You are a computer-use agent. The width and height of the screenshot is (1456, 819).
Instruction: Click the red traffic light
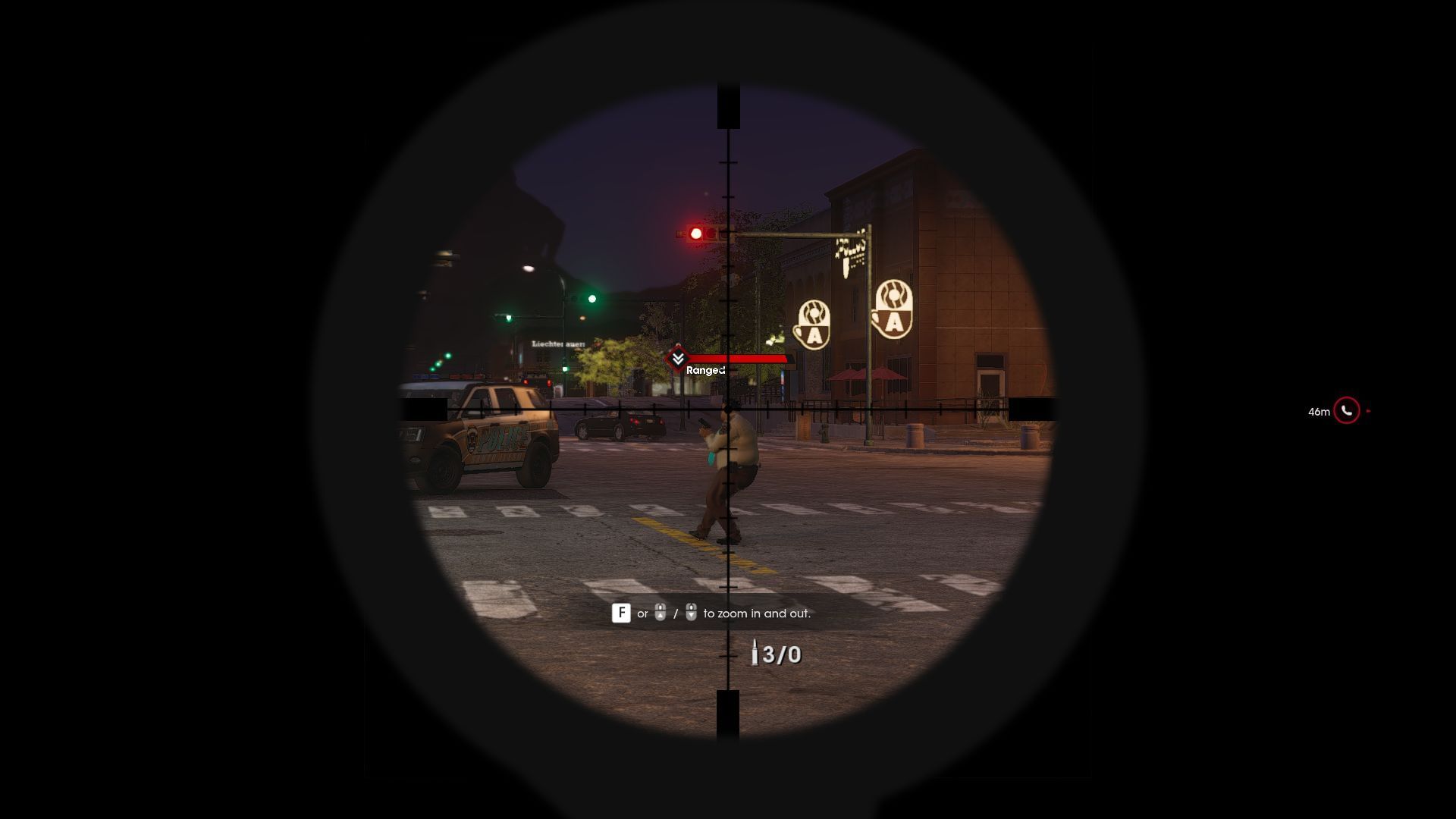tap(696, 232)
